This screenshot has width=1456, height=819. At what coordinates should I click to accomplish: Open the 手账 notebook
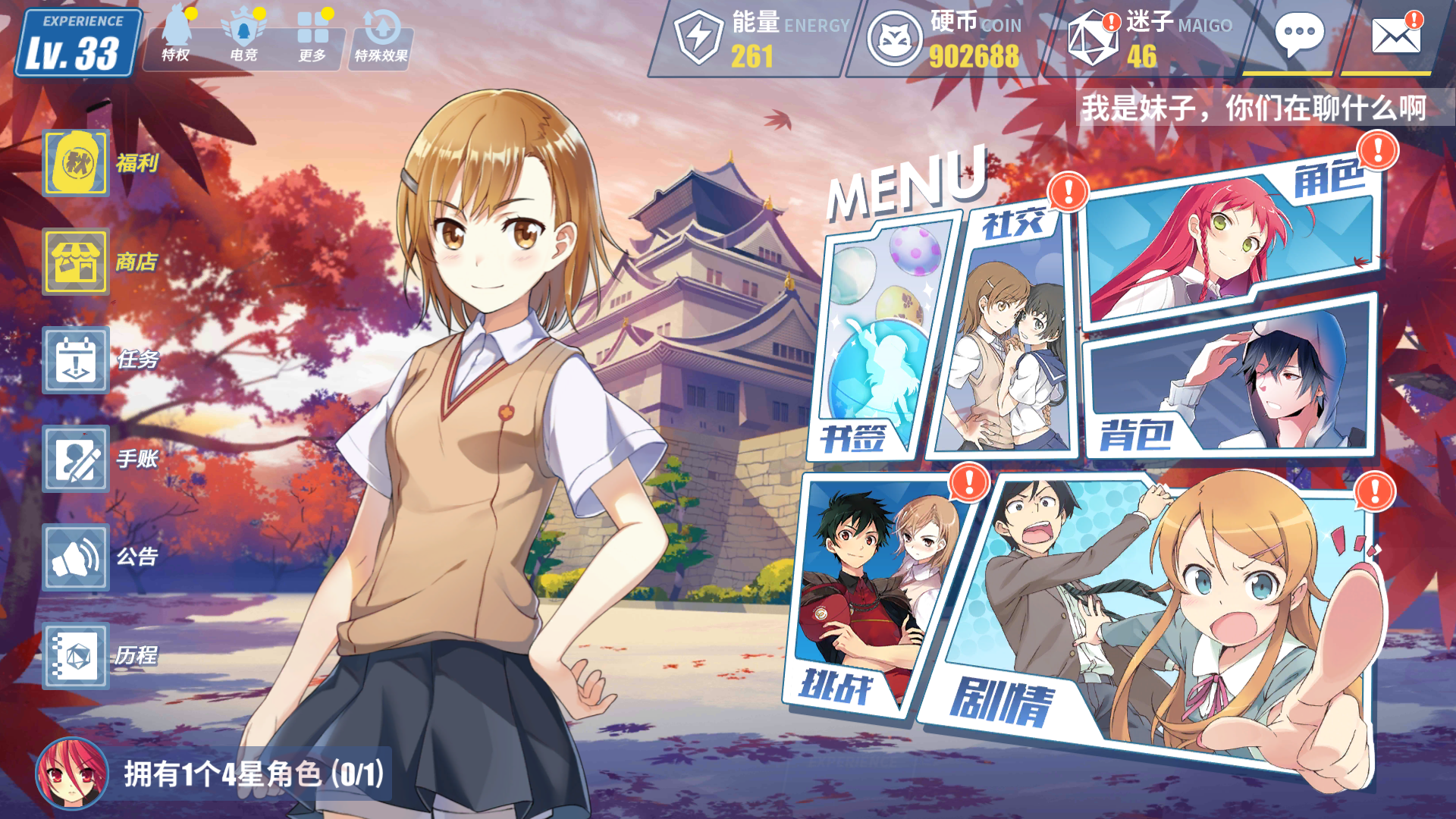[77, 459]
